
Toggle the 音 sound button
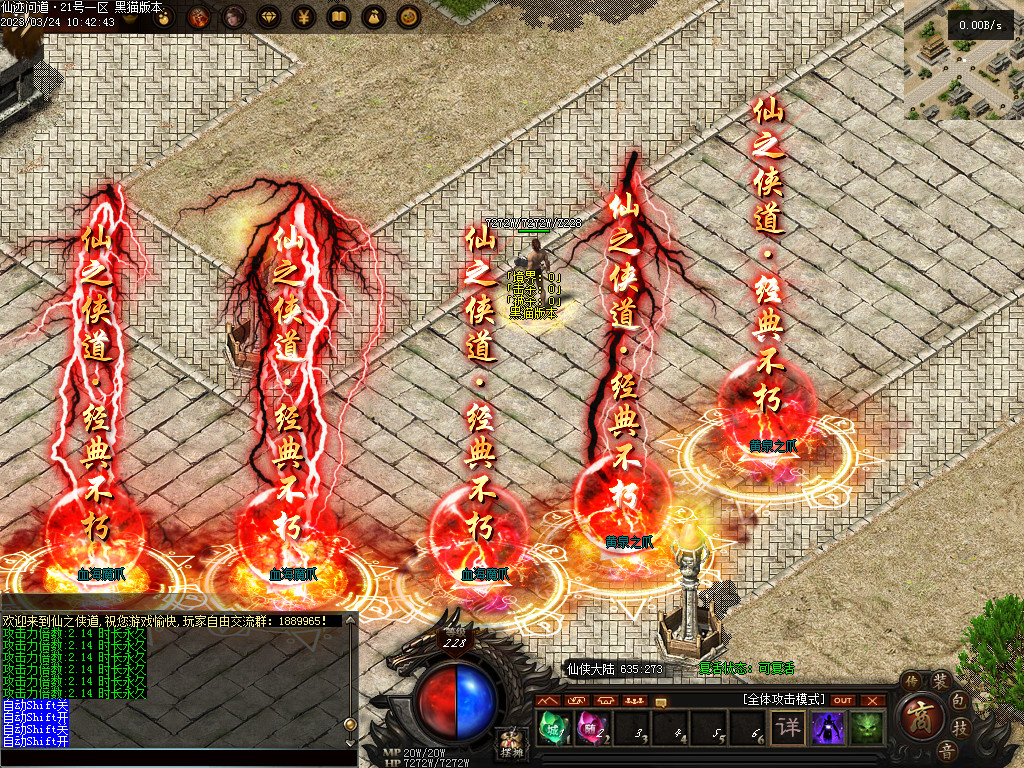point(945,750)
